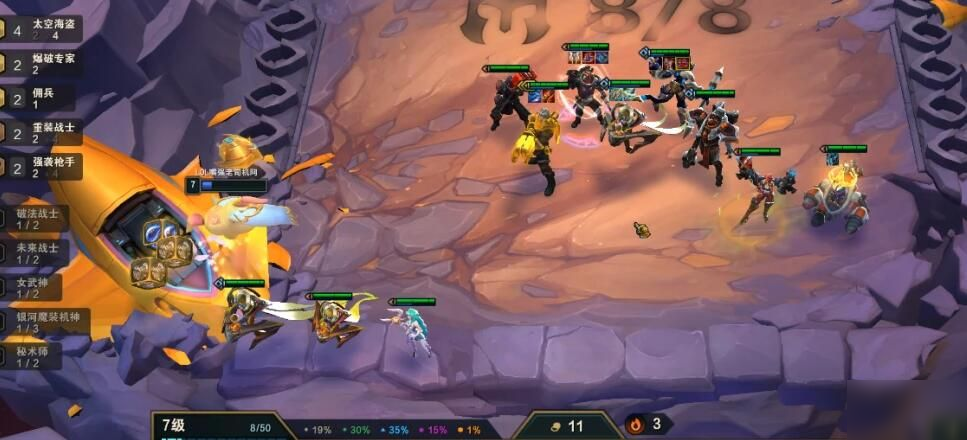Screen dimensions: 967x440
Task: Click the flame win-streak icon
Action: tap(634, 425)
